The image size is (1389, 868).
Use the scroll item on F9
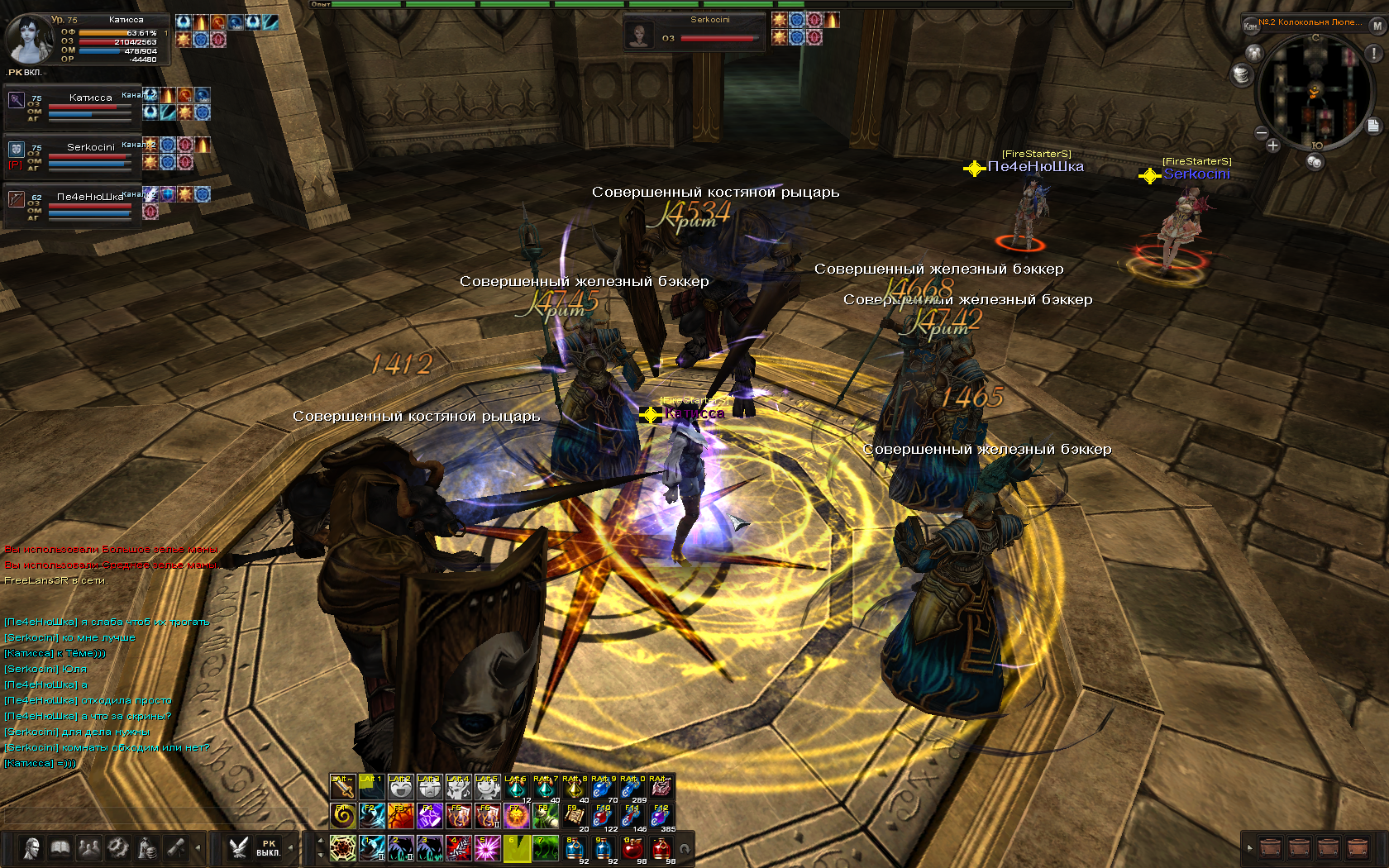(x=574, y=817)
